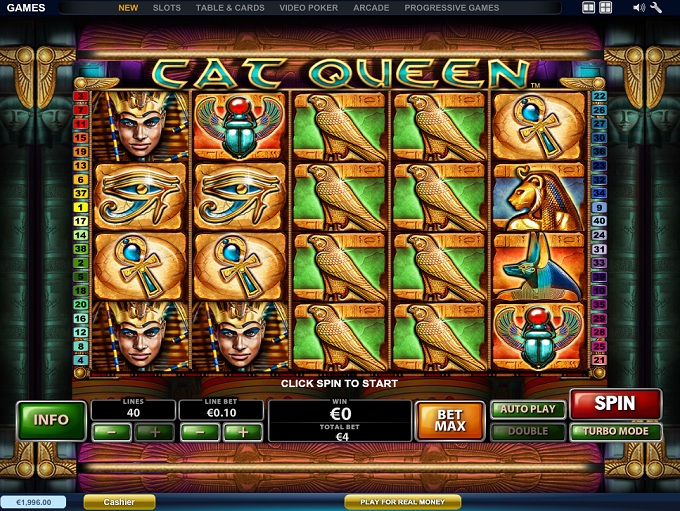The width and height of the screenshot is (680, 511).
Task: Lower the line bet amount
Action: pos(201,432)
